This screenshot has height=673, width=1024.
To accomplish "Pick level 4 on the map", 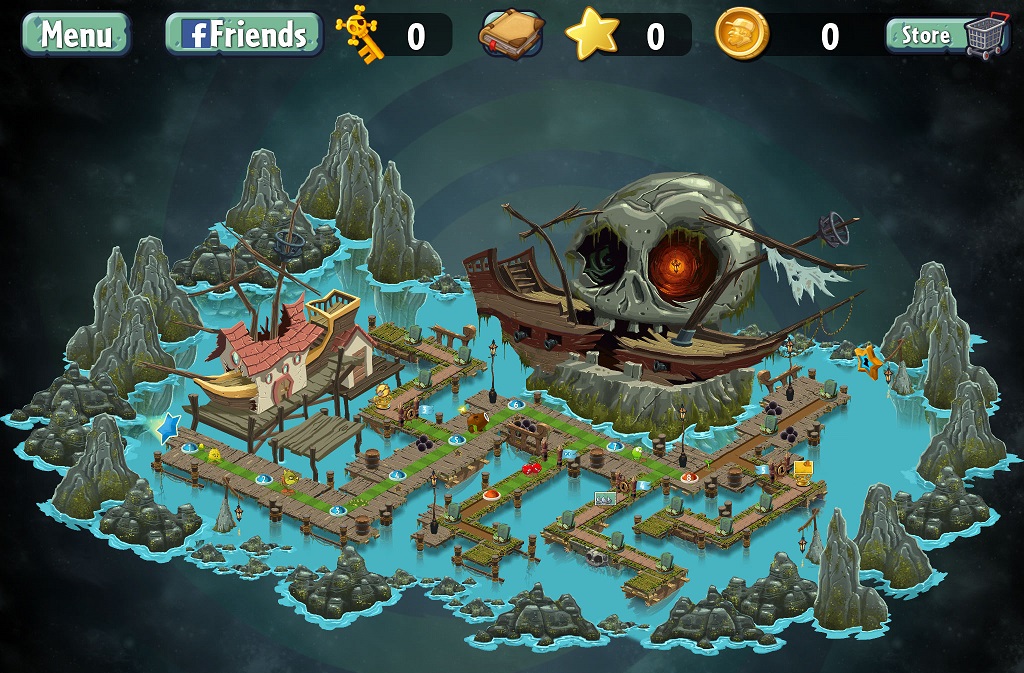I will (397, 475).
